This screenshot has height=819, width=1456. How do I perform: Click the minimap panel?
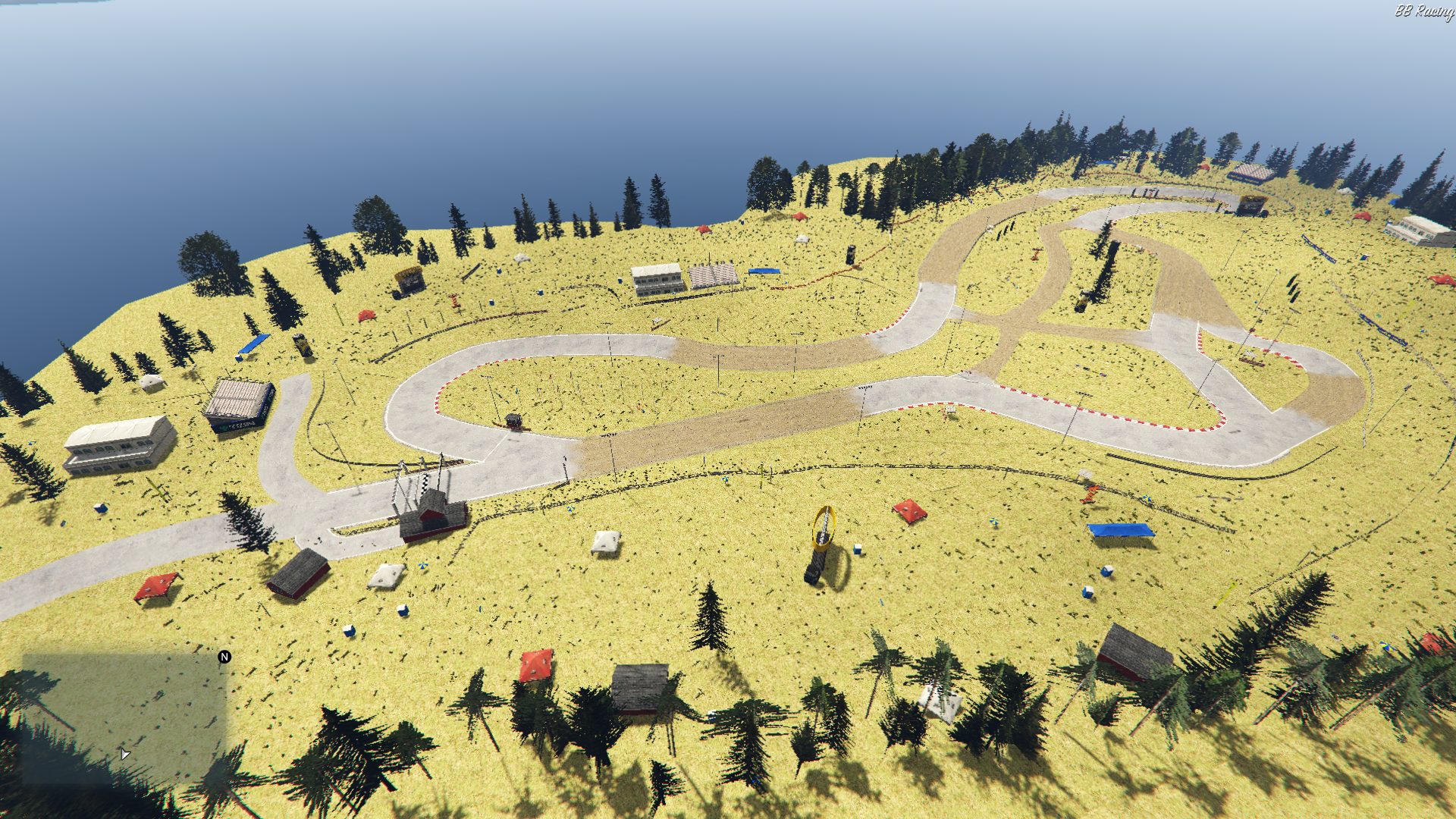pos(124,718)
